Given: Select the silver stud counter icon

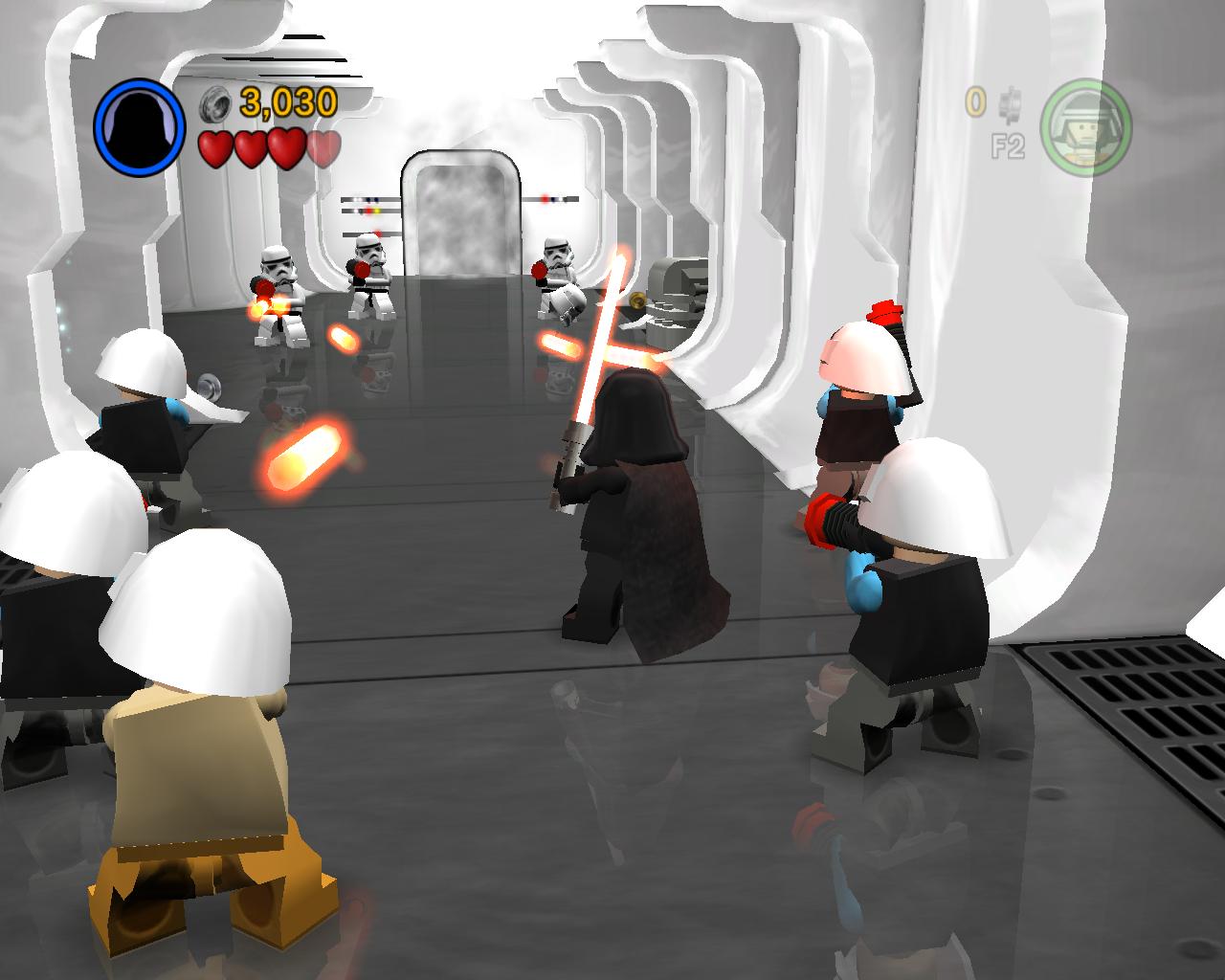Looking at the screenshot, I should pyautogui.click(x=212, y=103).
